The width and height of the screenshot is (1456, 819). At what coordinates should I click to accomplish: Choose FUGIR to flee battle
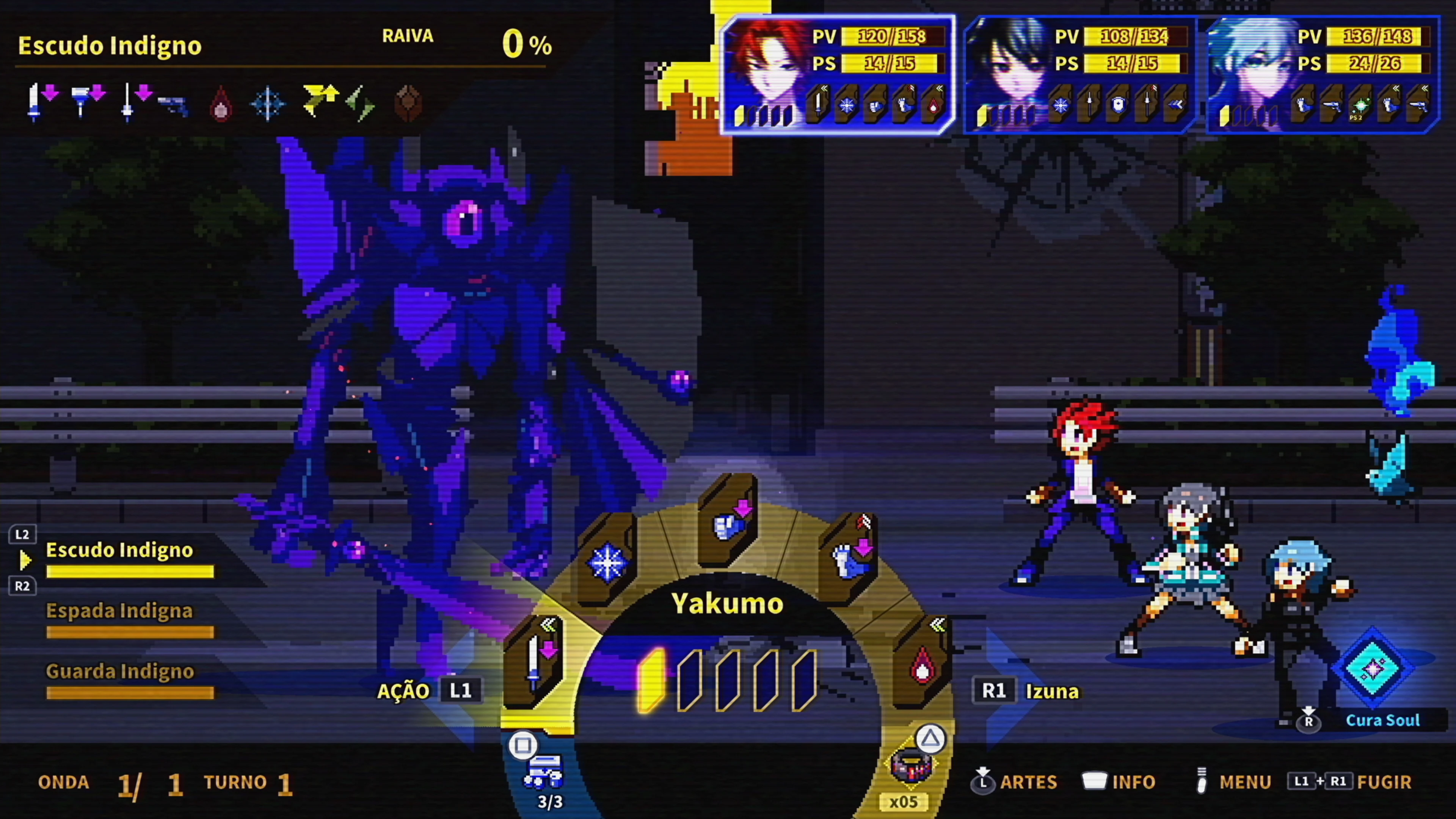click(1384, 782)
